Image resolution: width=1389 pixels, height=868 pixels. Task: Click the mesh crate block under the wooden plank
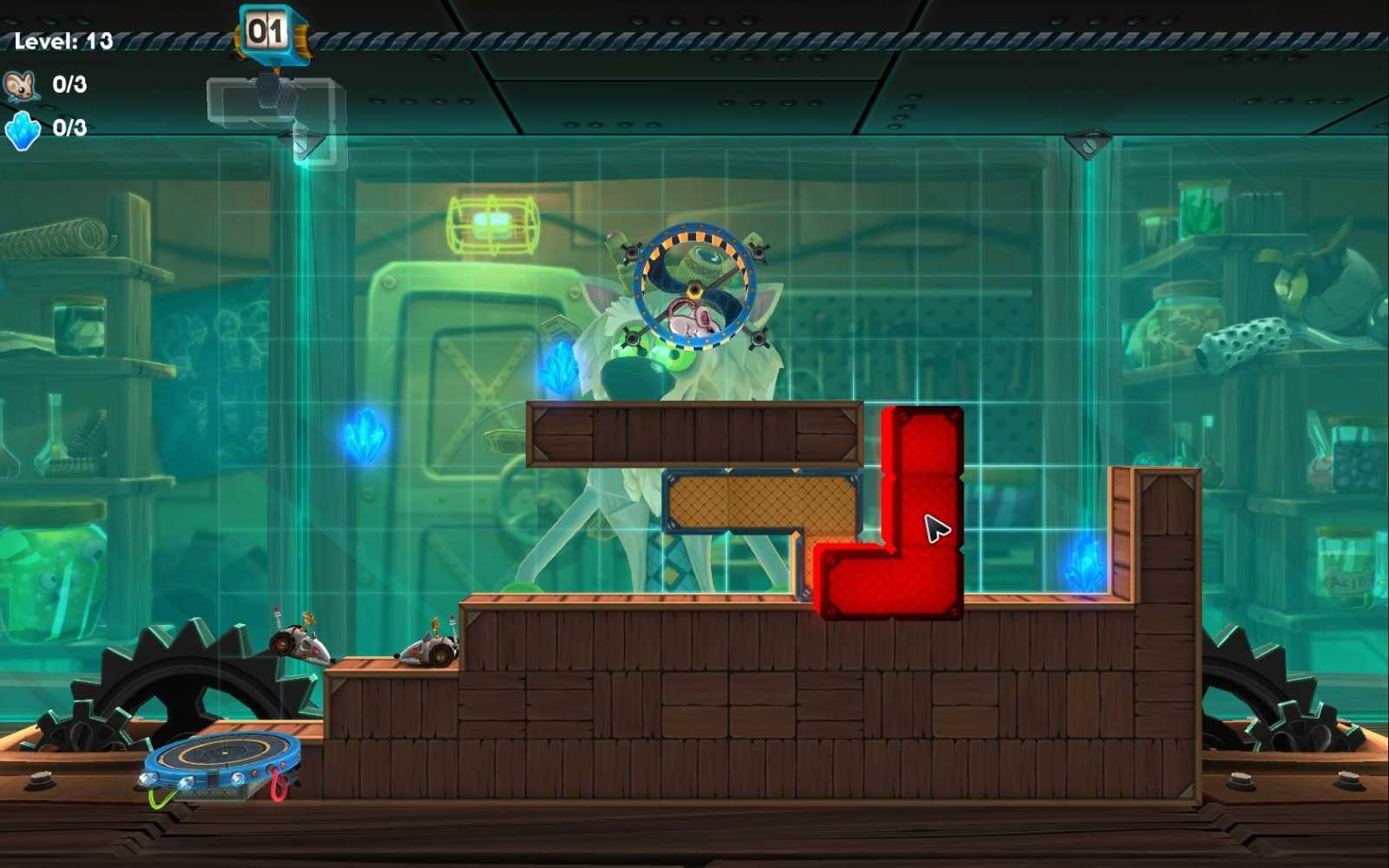click(762, 502)
